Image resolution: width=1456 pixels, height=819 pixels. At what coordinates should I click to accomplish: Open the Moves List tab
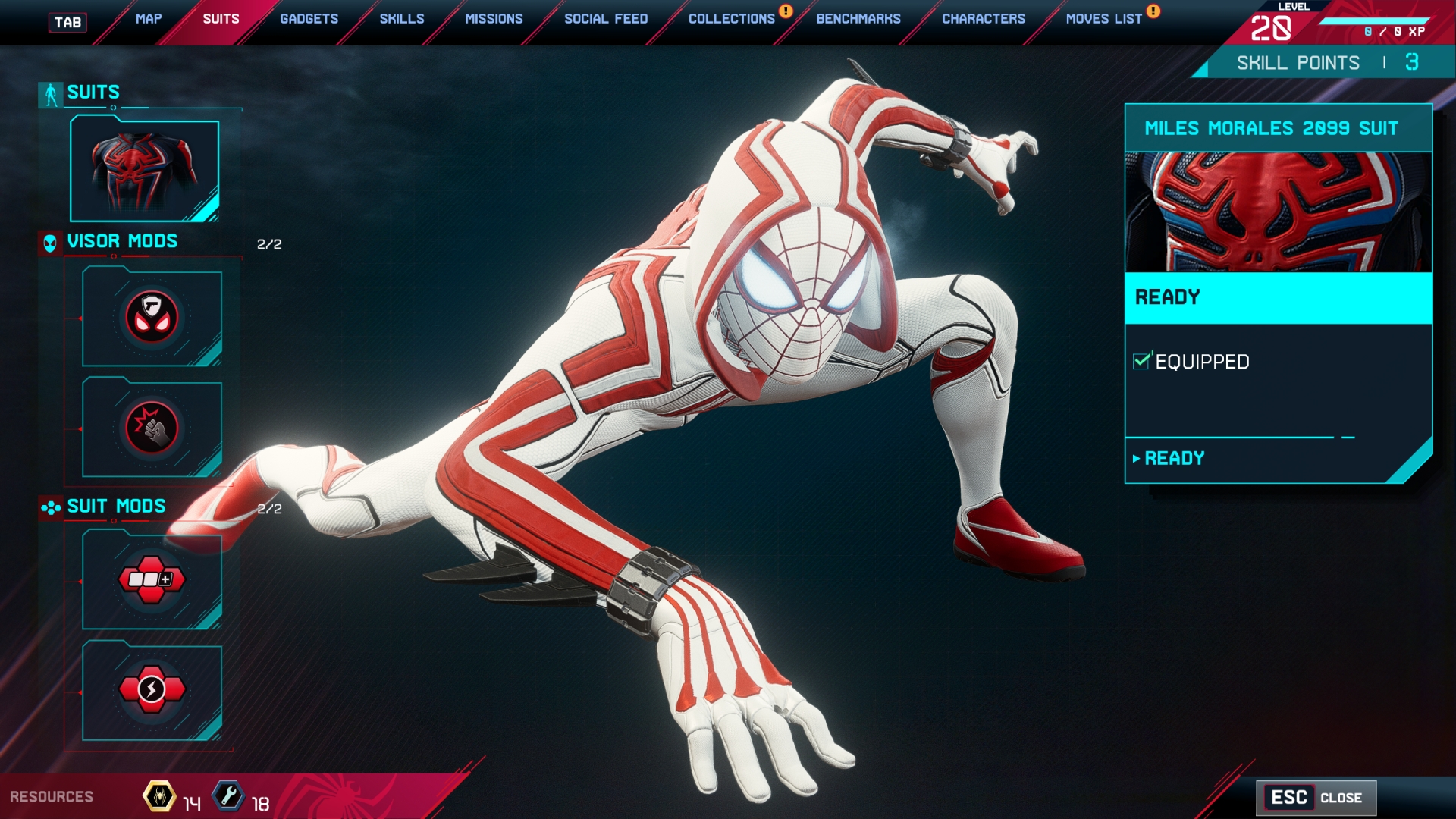point(1104,19)
